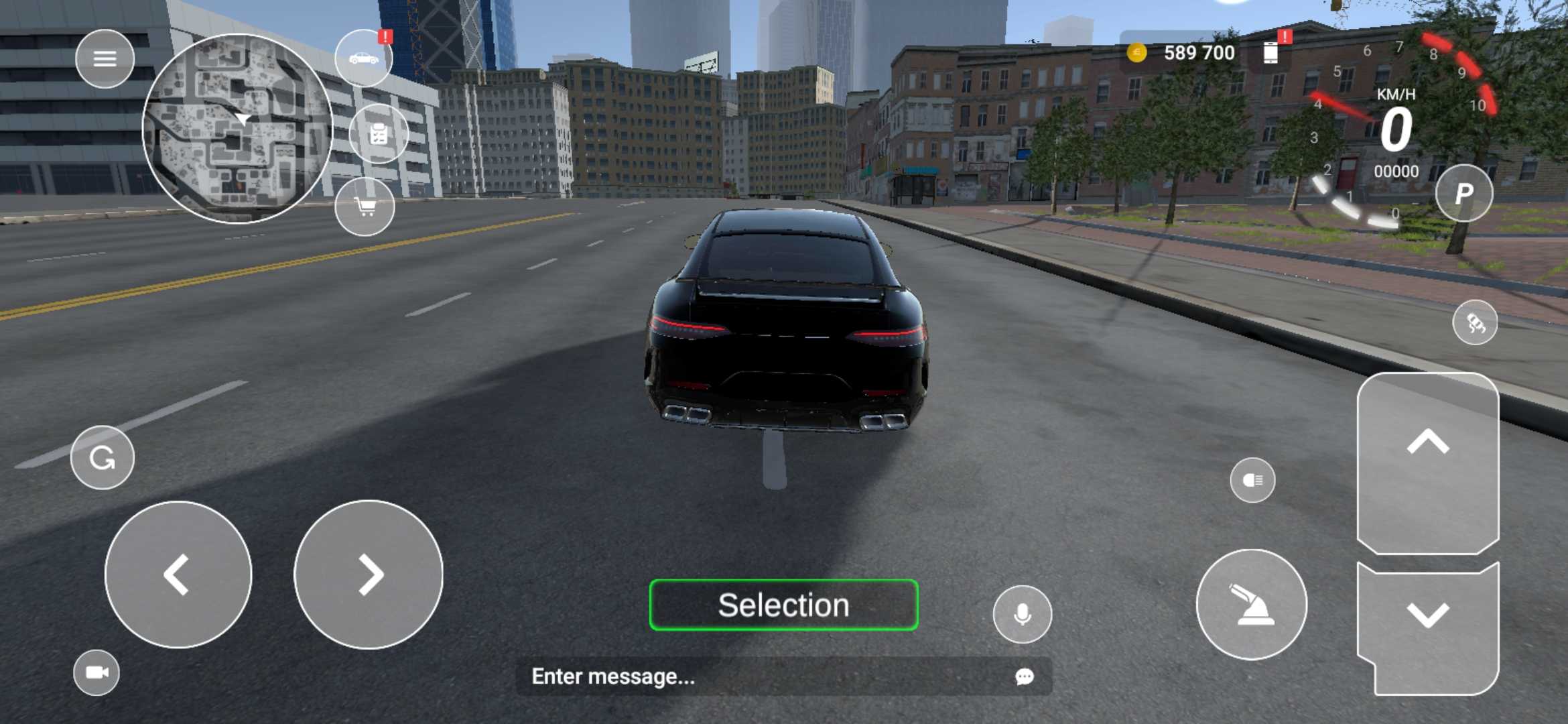Steer left with the left arrow

pos(178,575)
